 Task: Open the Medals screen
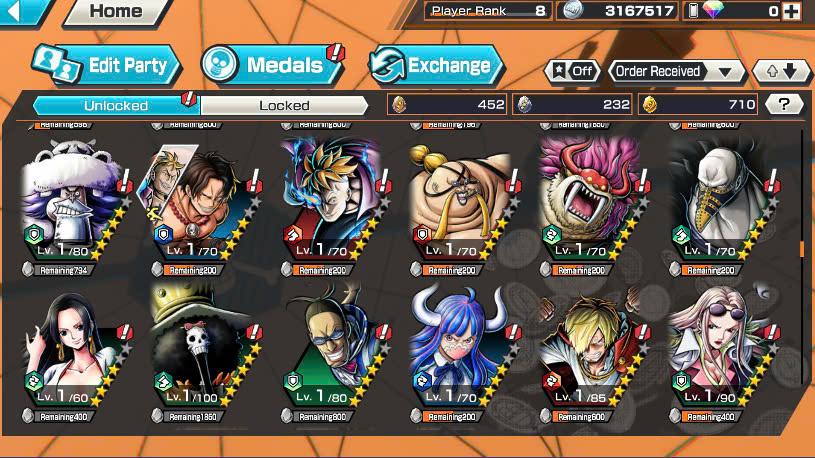pos(270,66)
